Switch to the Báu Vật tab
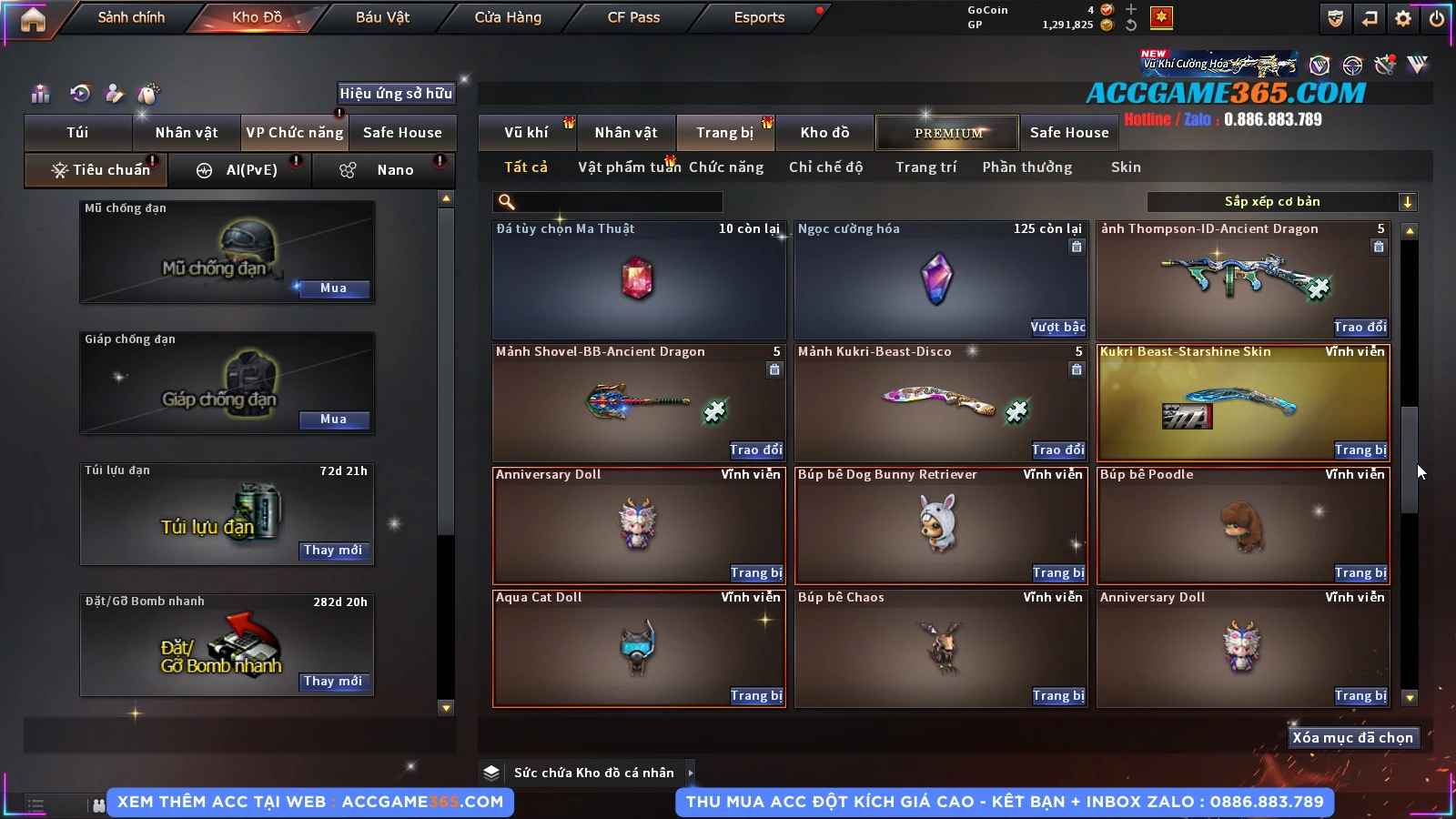The height and width of the screenshot is (819, 1456). click(x=382, y=17)
